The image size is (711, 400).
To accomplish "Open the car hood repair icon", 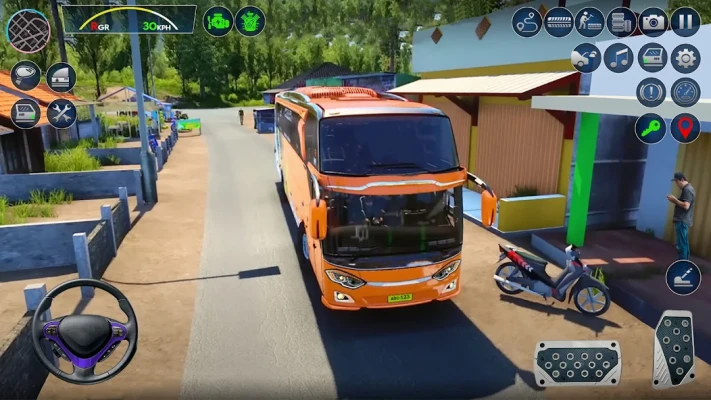I will 586,58.
